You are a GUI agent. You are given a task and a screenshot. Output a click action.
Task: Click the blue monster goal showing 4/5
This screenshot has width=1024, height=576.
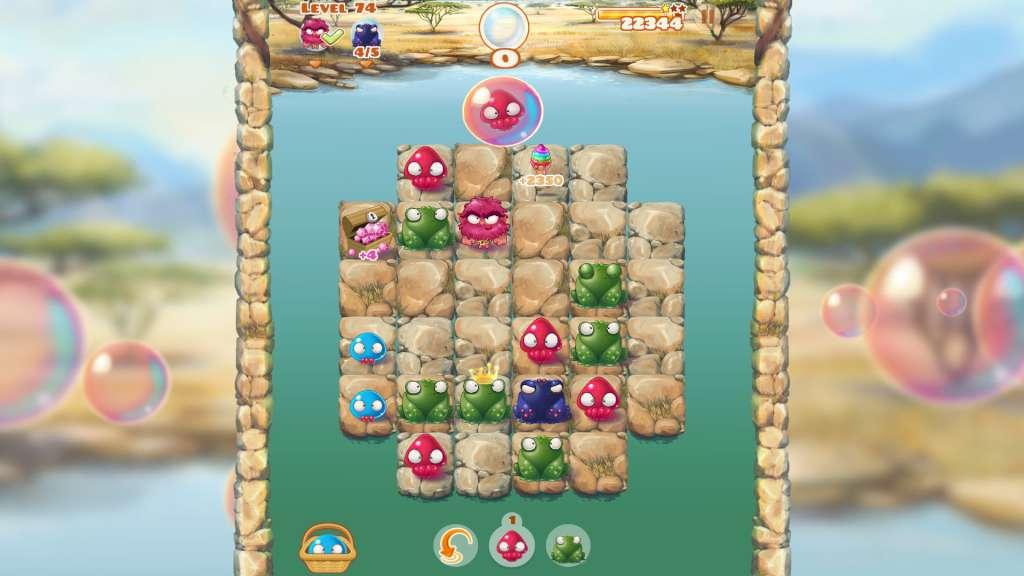point(366,36)
